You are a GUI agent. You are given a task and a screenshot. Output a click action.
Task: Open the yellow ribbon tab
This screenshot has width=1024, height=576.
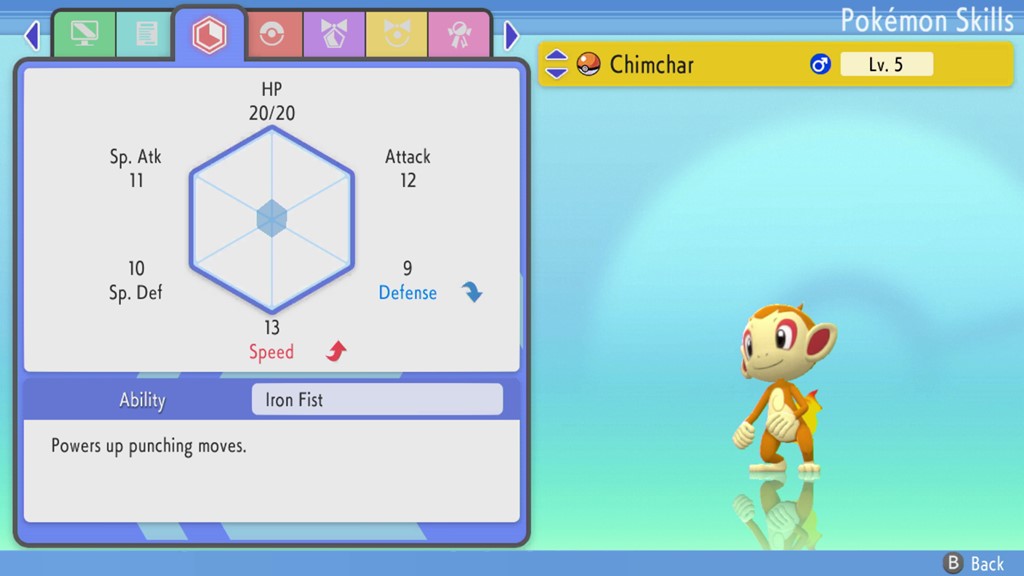pos(396,35)
